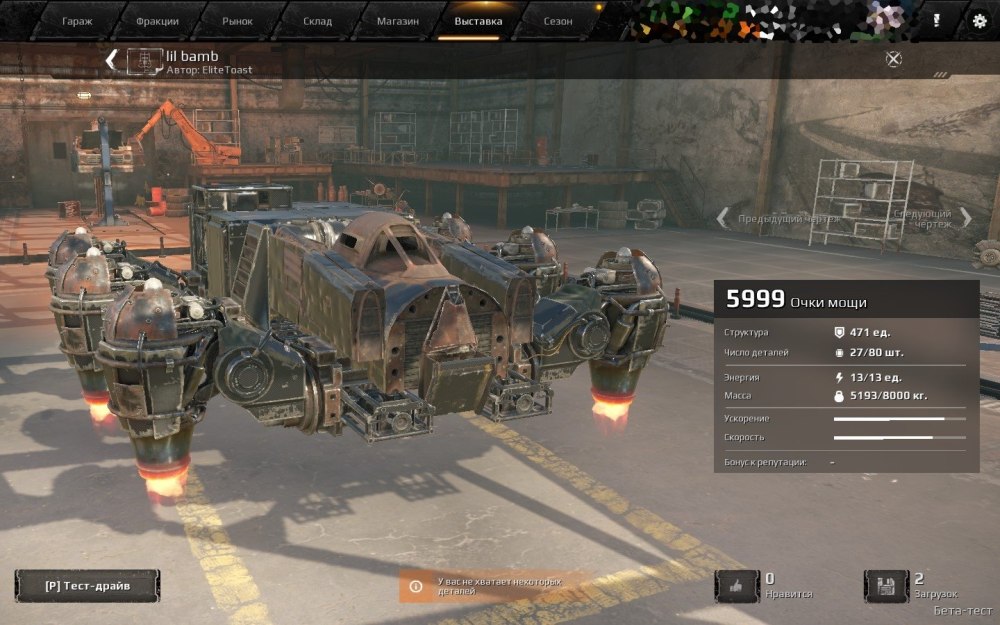Like this blueprint with the thumbs-up button
This screenshot has height=625, width=1000.
(x=737, y=586)
